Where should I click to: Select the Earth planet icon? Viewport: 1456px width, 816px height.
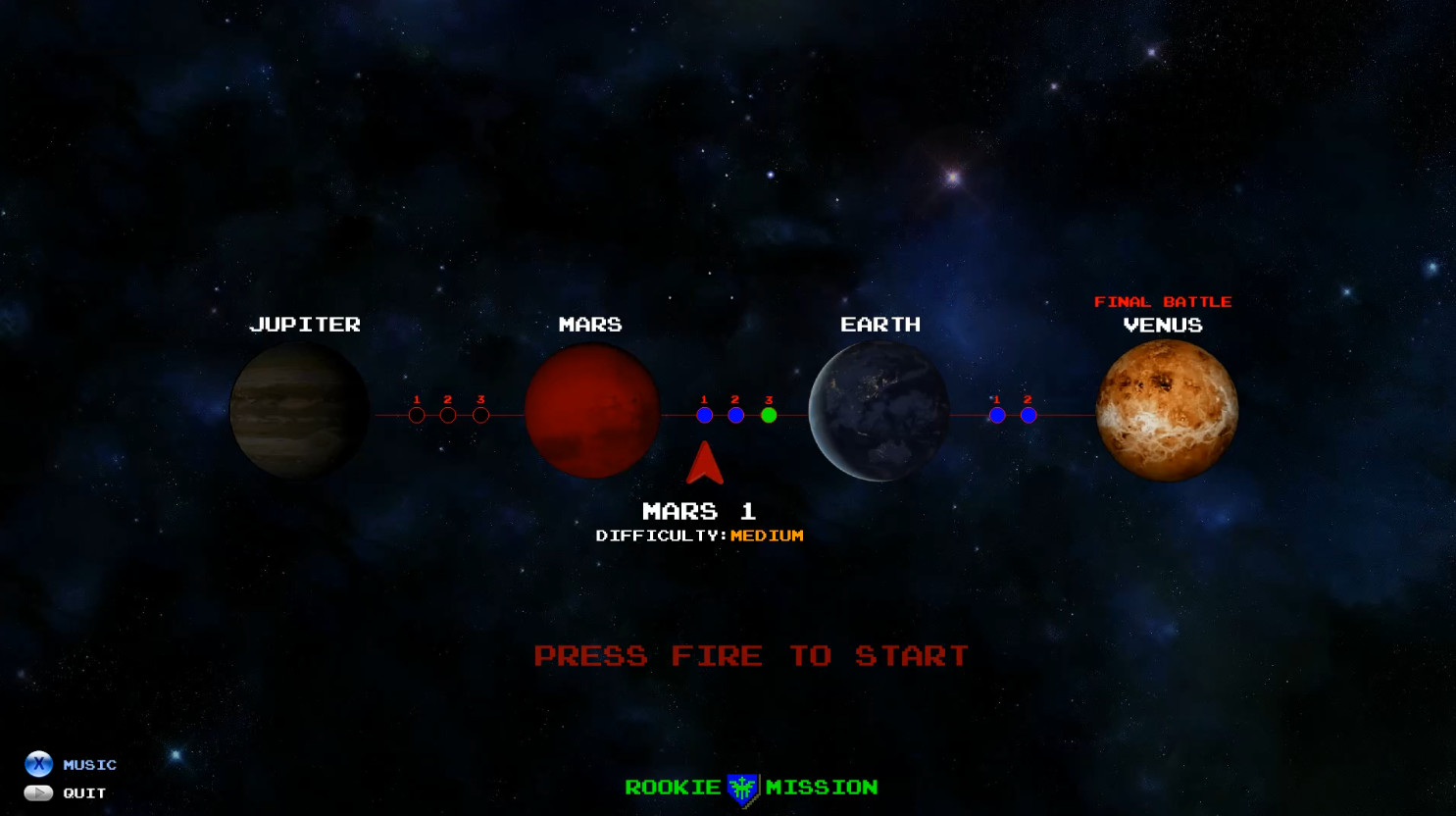click(879, 413)
